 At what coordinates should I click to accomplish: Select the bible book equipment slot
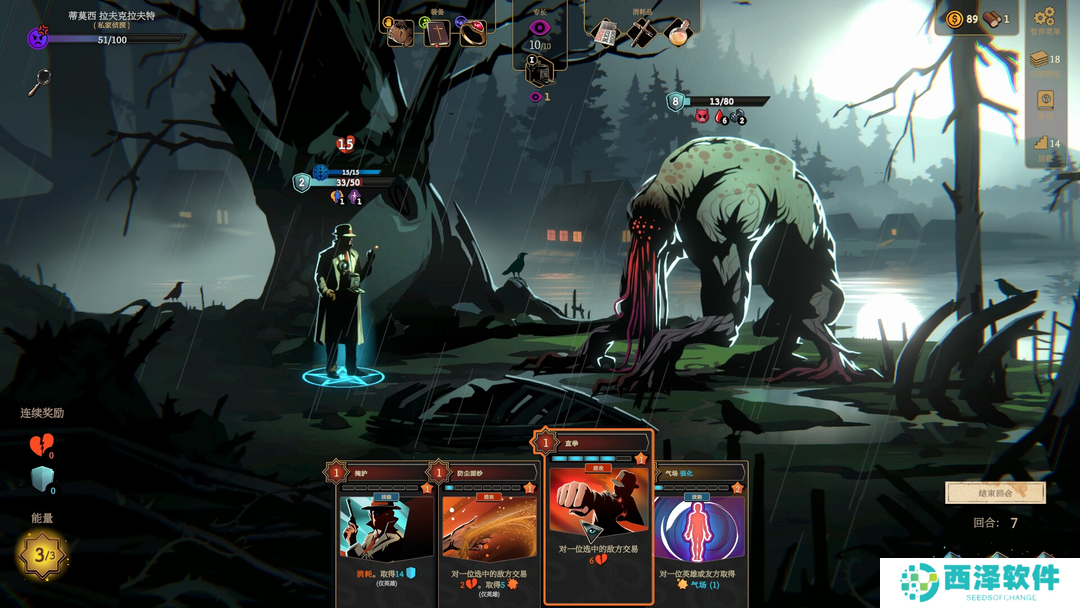[437, 33]
